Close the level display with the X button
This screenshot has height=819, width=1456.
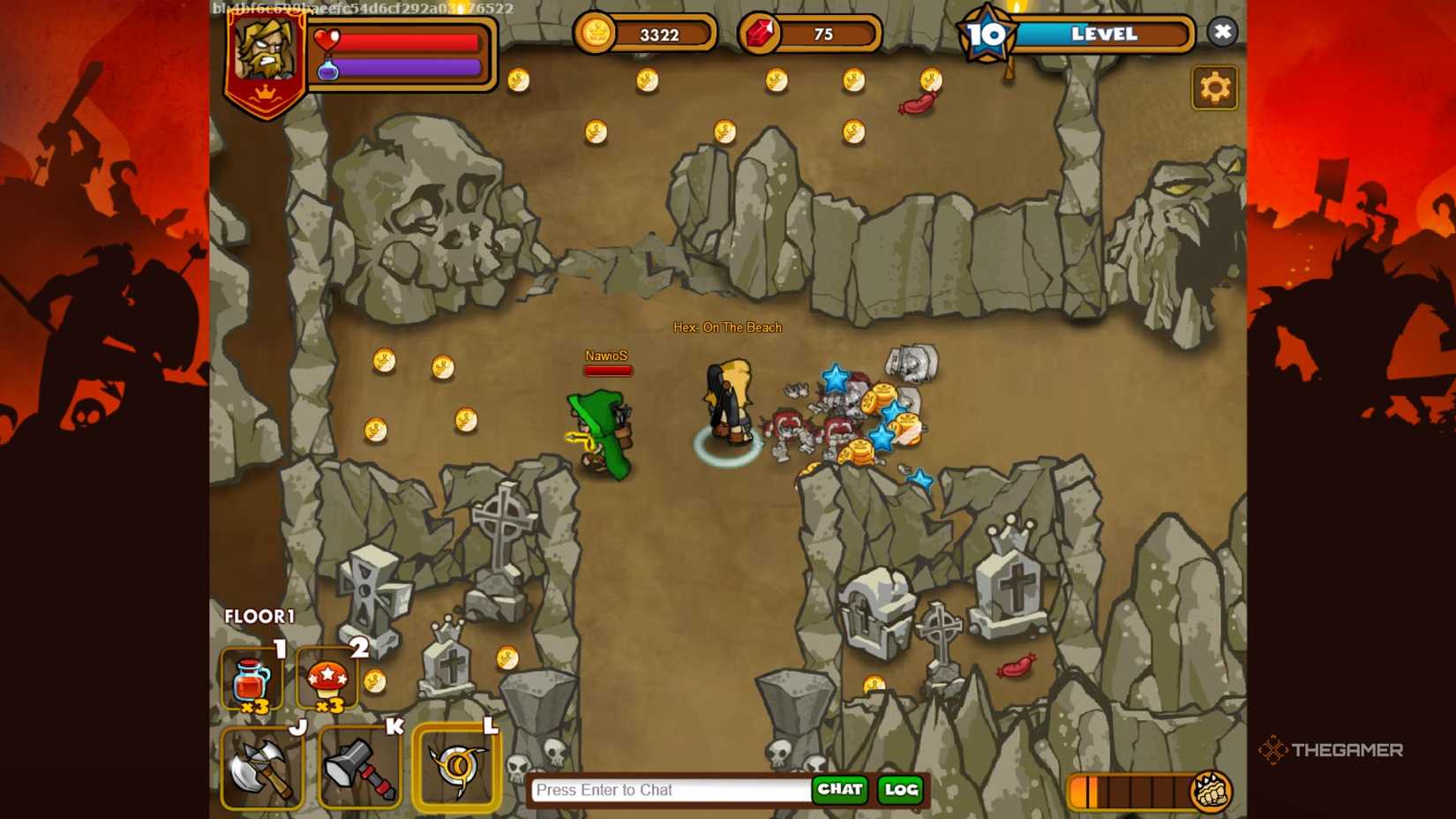point(1223,32)
